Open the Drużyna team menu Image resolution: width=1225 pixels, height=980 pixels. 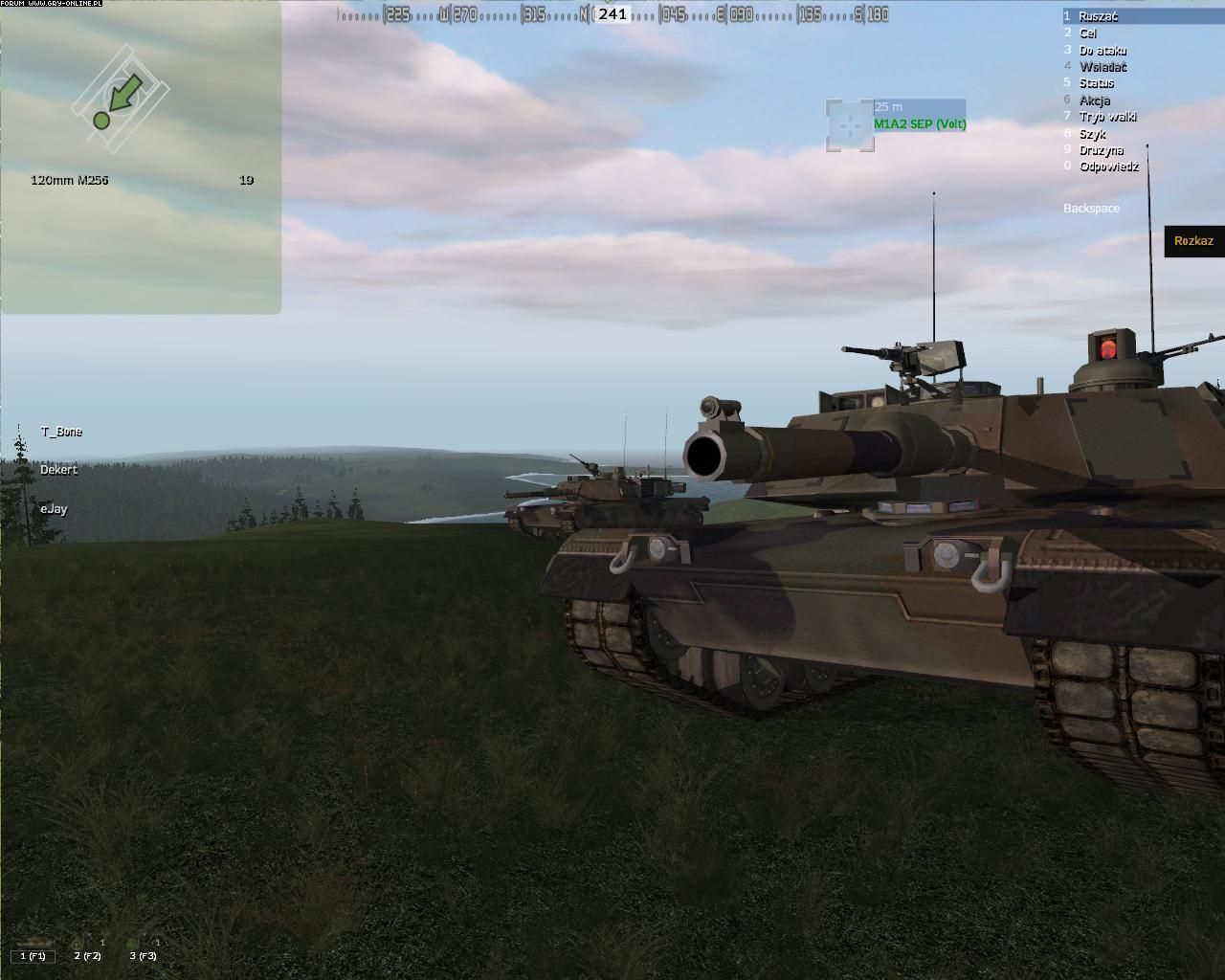click(x=1101, y=150)
